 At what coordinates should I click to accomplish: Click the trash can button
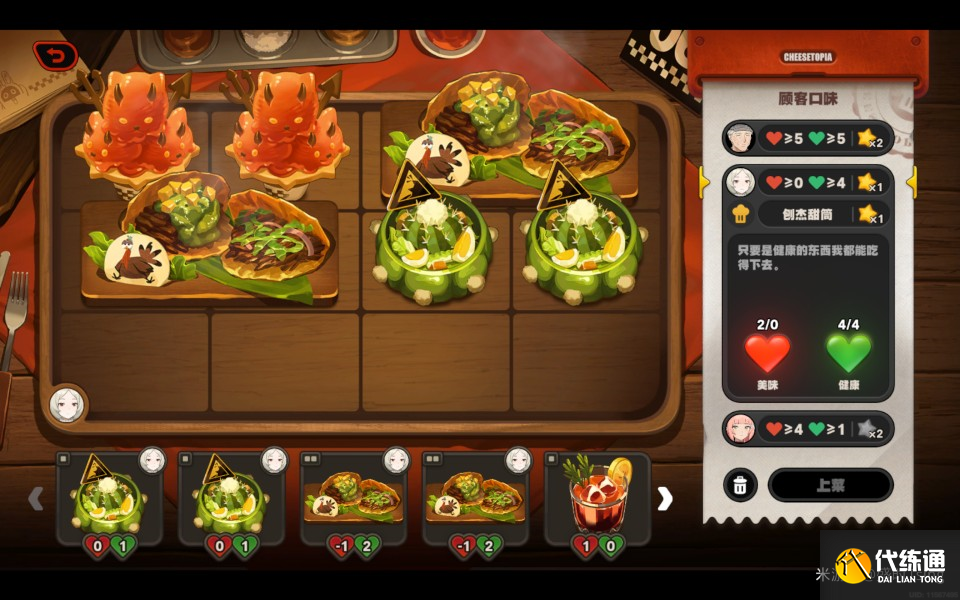tap(740, 485)
